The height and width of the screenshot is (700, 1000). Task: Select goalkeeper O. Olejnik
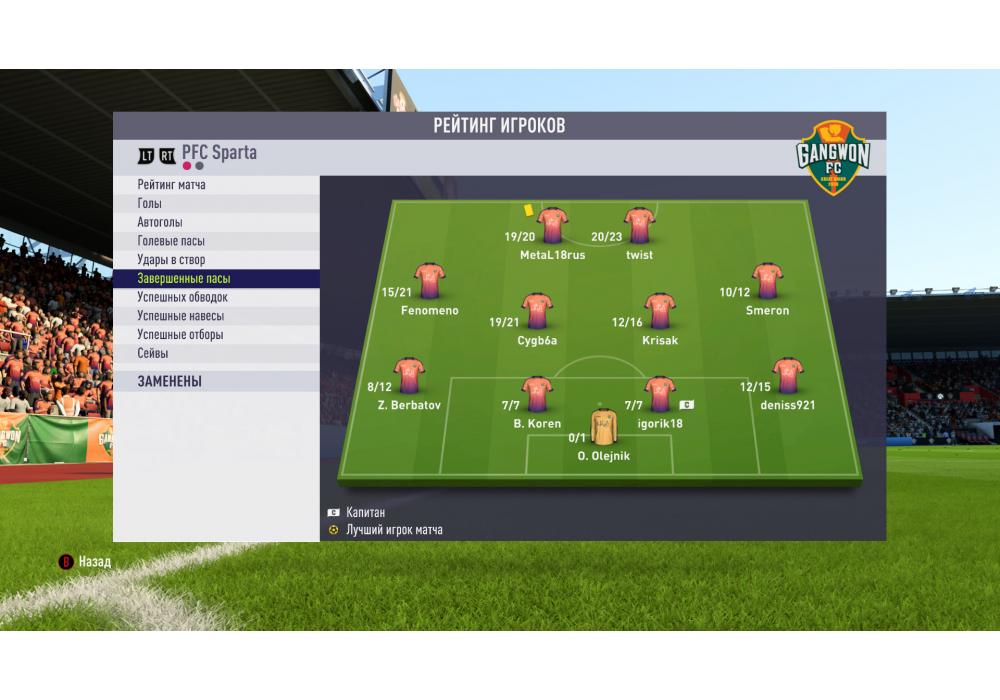tap(603, 427)
